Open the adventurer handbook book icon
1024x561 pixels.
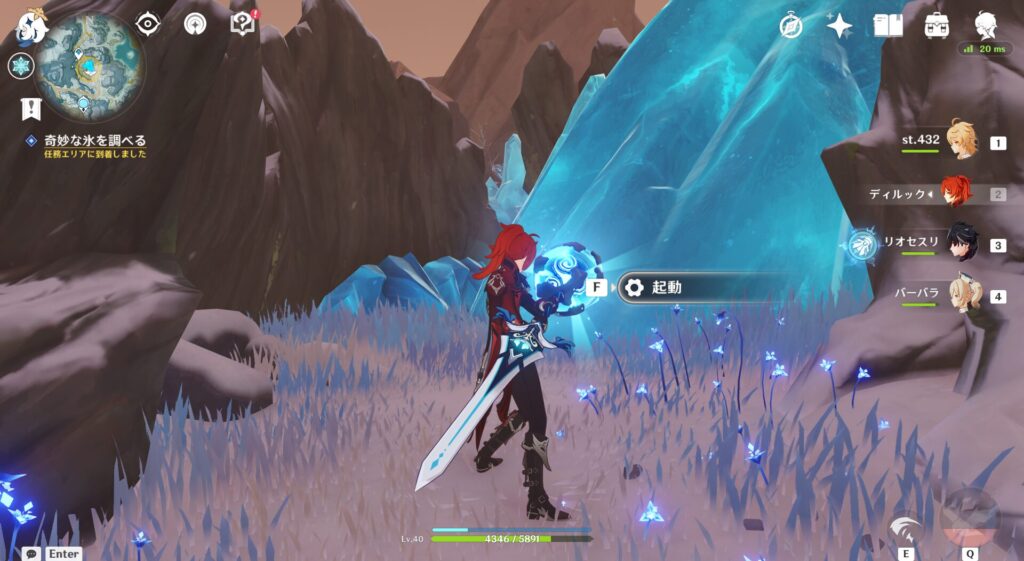point(888,25)
